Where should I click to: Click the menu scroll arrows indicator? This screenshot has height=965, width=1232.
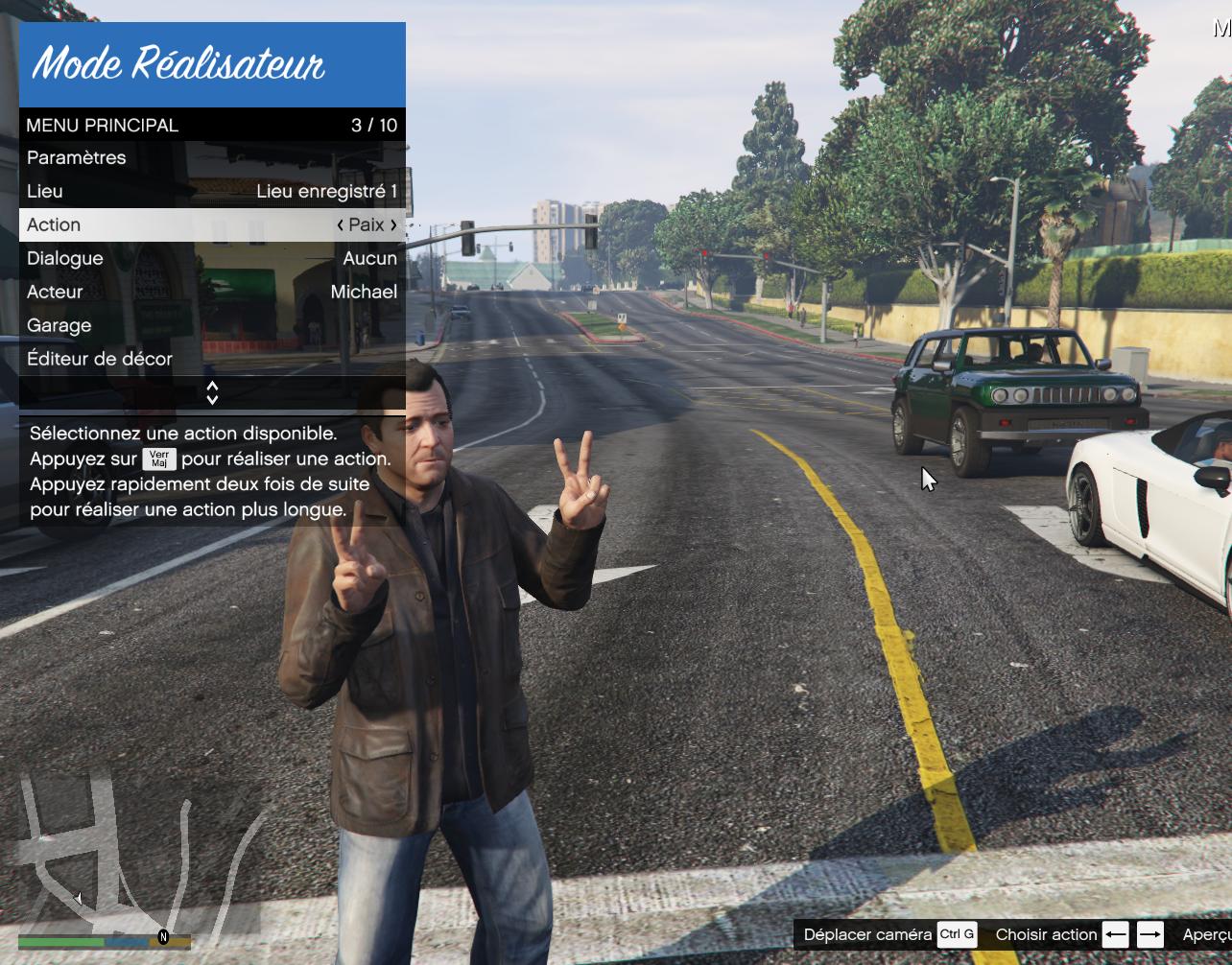(212, 392)
